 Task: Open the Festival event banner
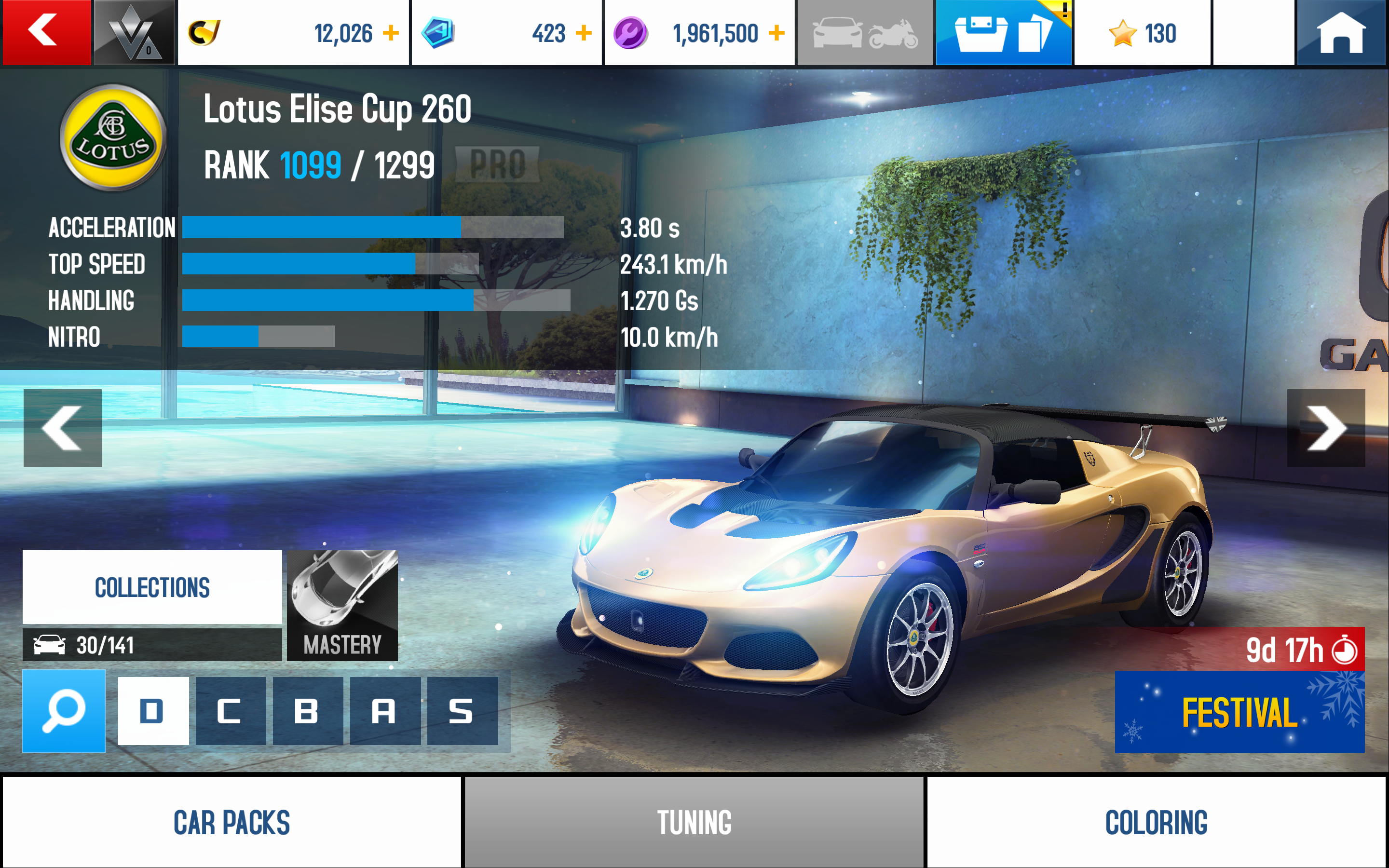pyautogui.click(x=1239, y=712)
